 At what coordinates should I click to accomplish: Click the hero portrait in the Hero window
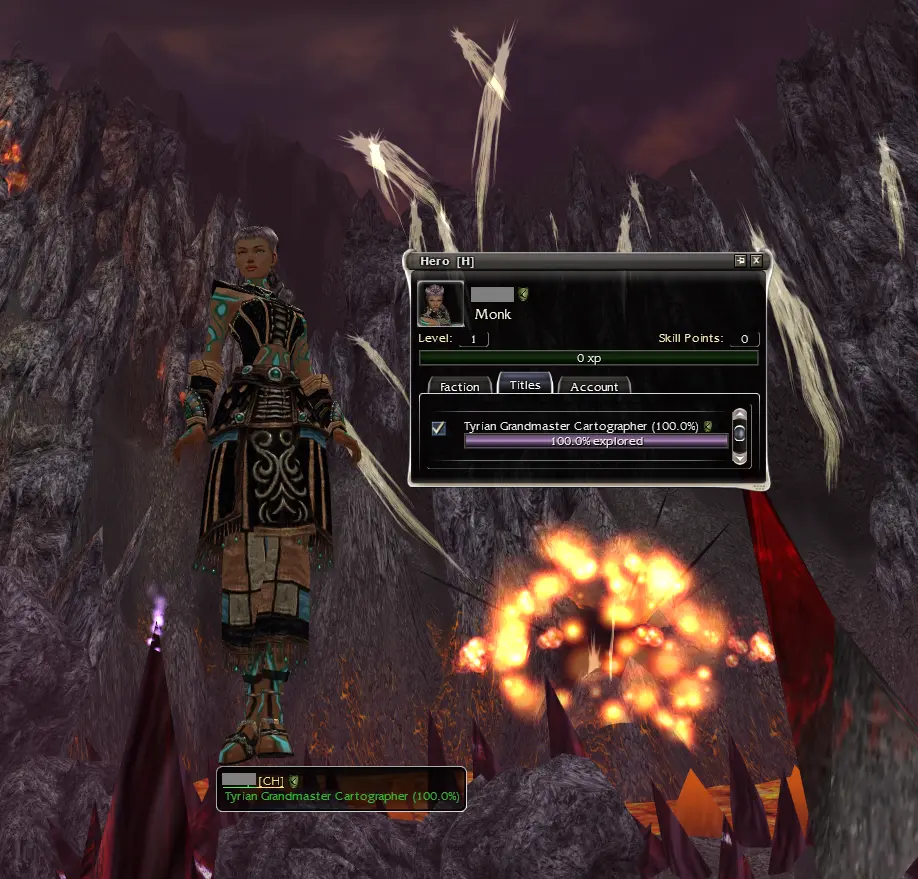(x=440, y=304)
